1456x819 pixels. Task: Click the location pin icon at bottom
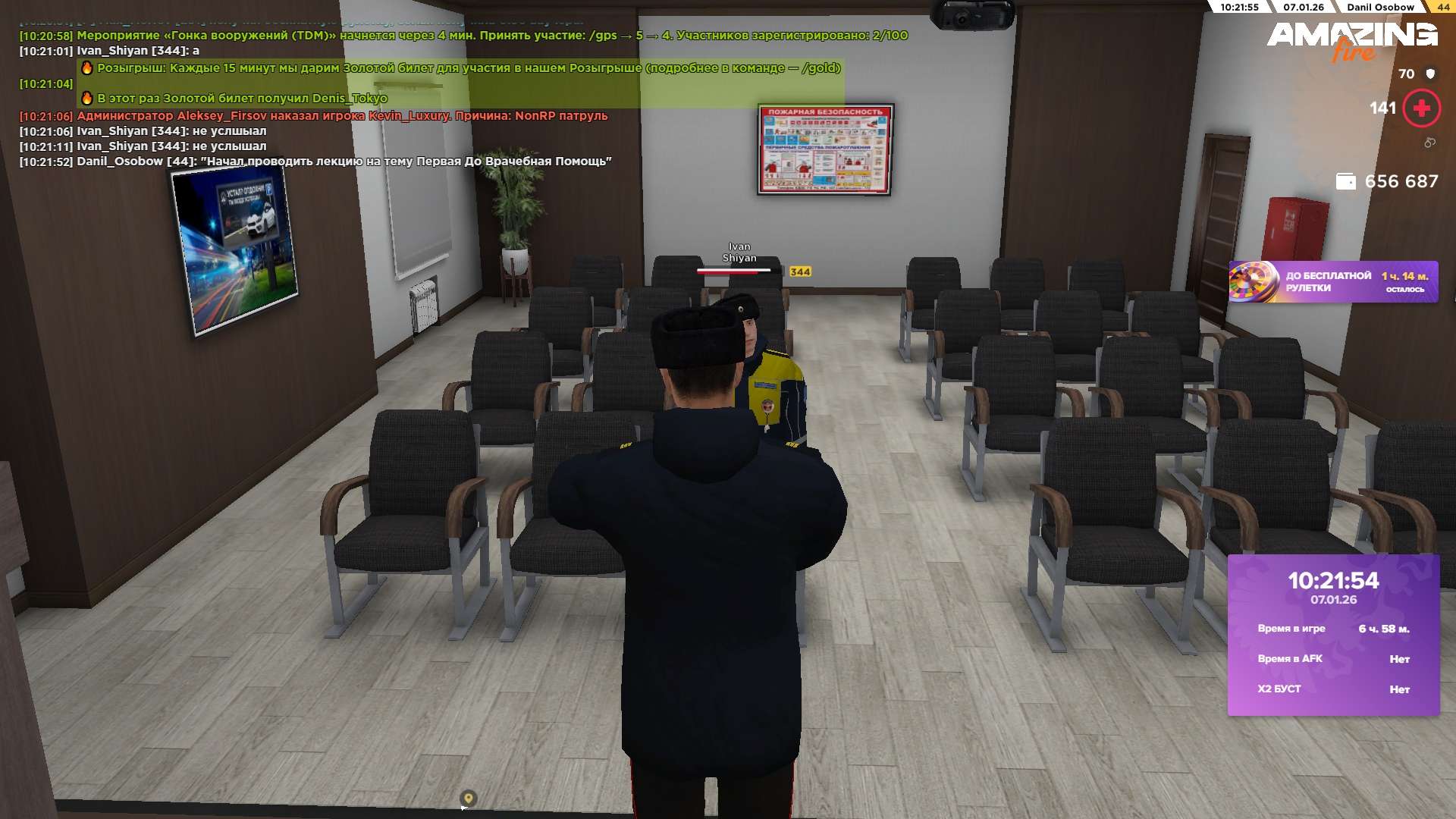point(469,798)
